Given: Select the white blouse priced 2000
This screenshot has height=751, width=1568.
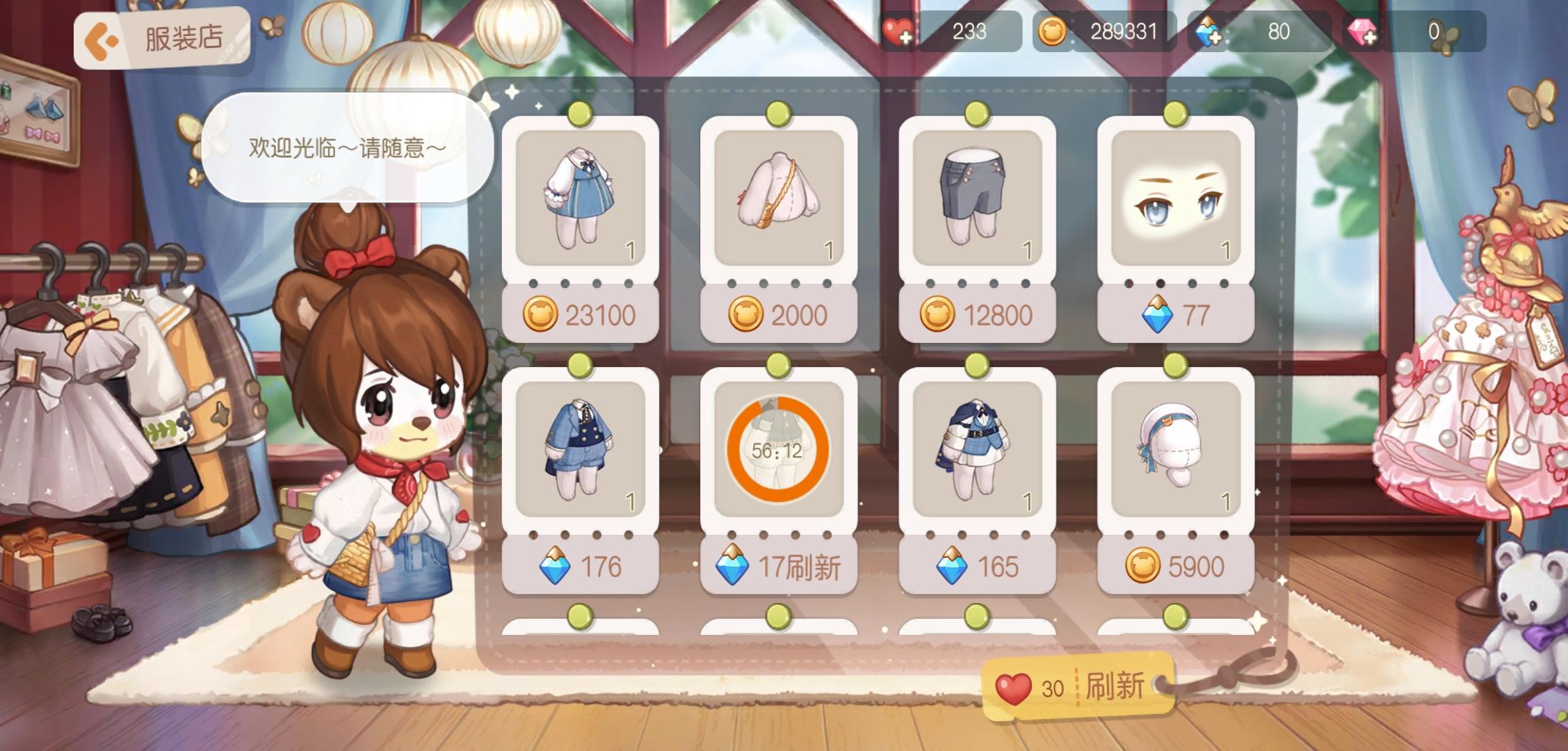Looking at the screenshot, I should [779, 200].
